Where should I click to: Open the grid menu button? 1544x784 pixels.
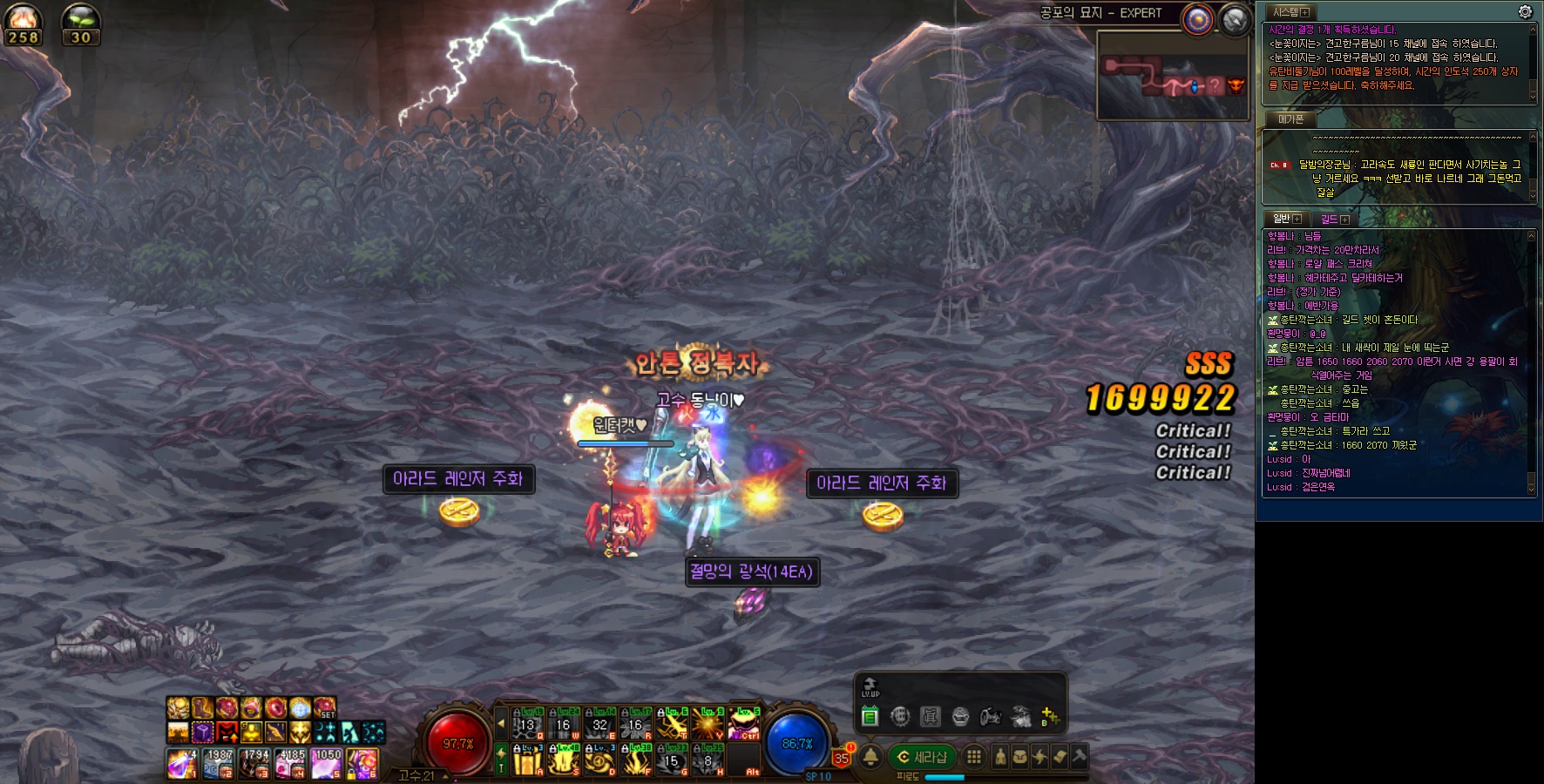click(x=974, y=757)
